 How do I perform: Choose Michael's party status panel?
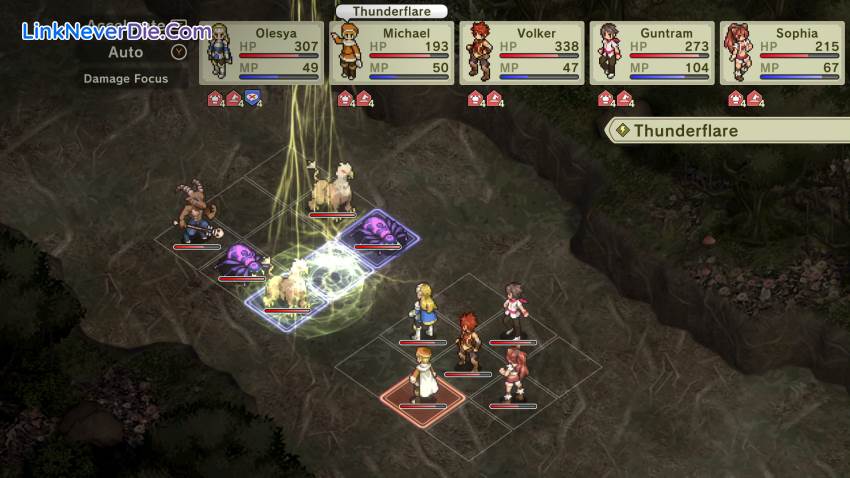pos(391,53)
